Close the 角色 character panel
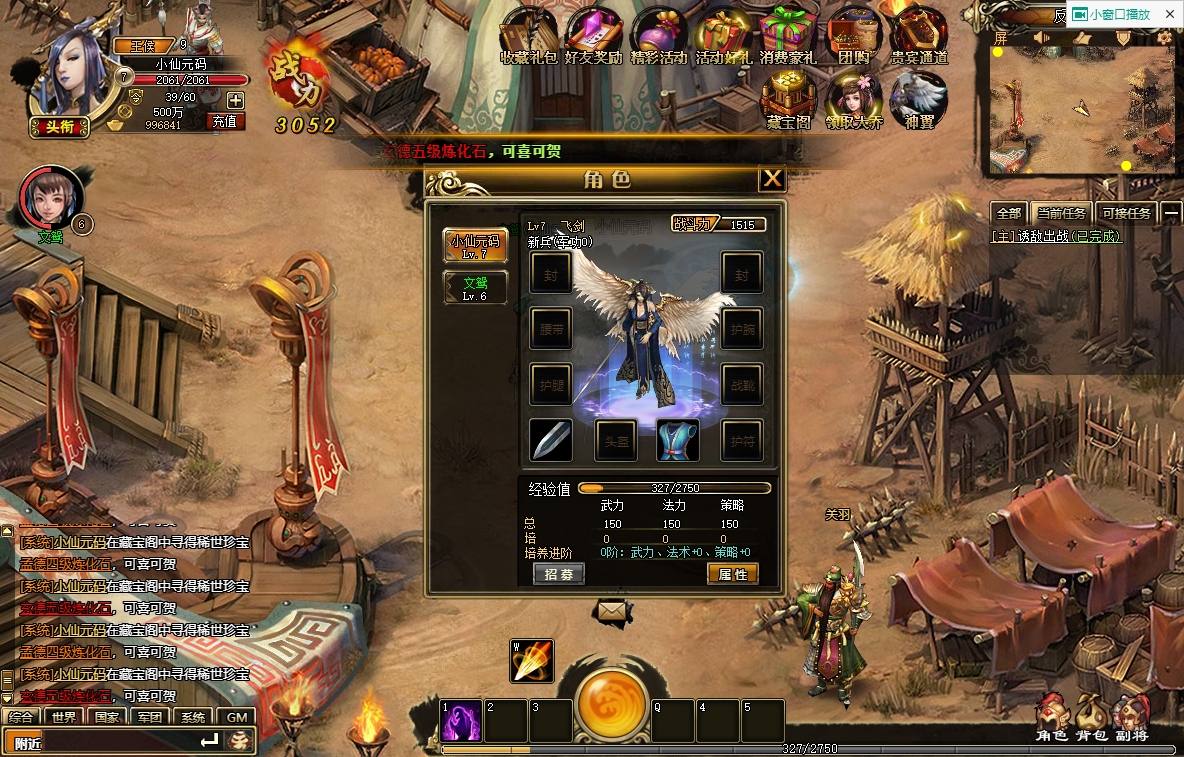This screenshot has height=757, width=1184. [x=771, y=179]
